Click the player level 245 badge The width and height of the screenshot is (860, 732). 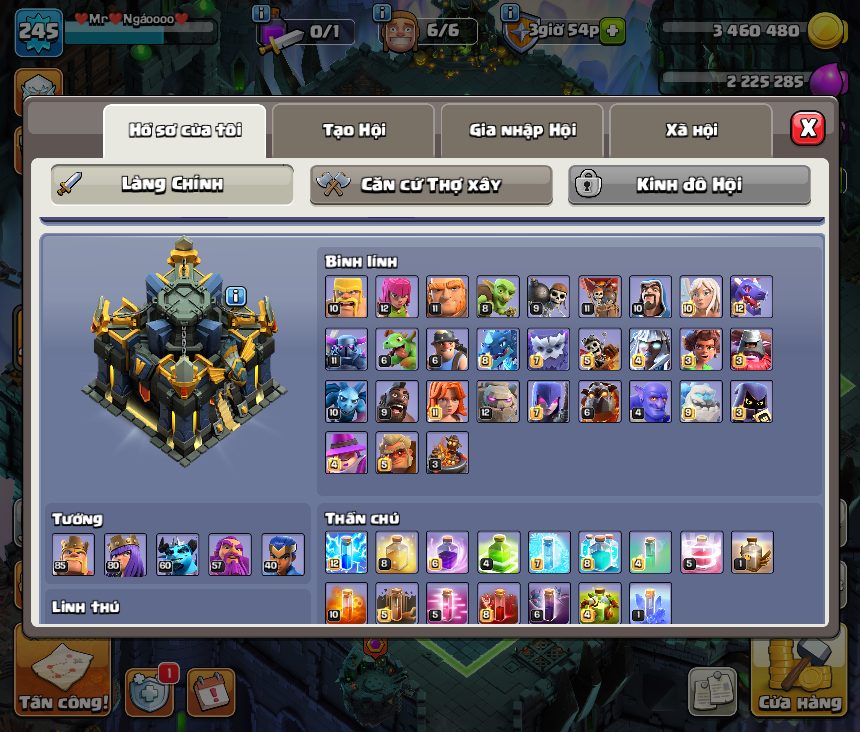(x=38, y=31)
